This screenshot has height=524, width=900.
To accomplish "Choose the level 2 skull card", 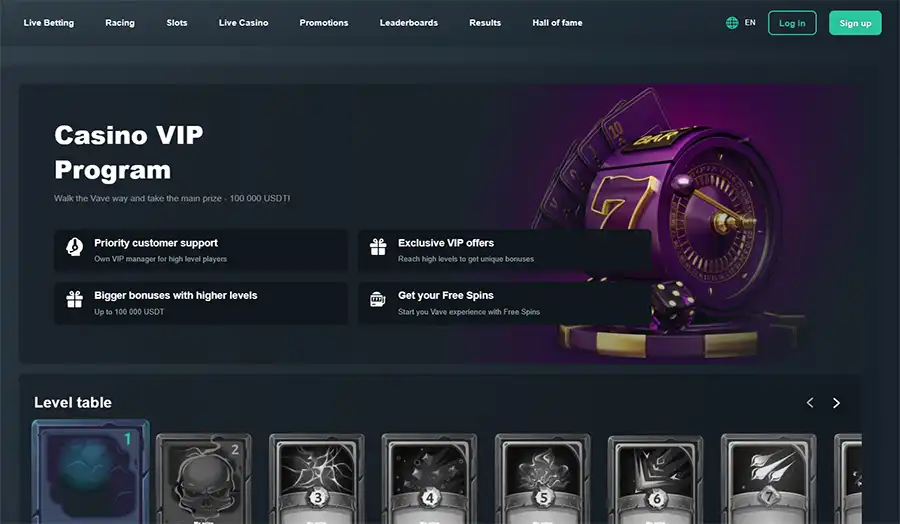I will (203, 480).
